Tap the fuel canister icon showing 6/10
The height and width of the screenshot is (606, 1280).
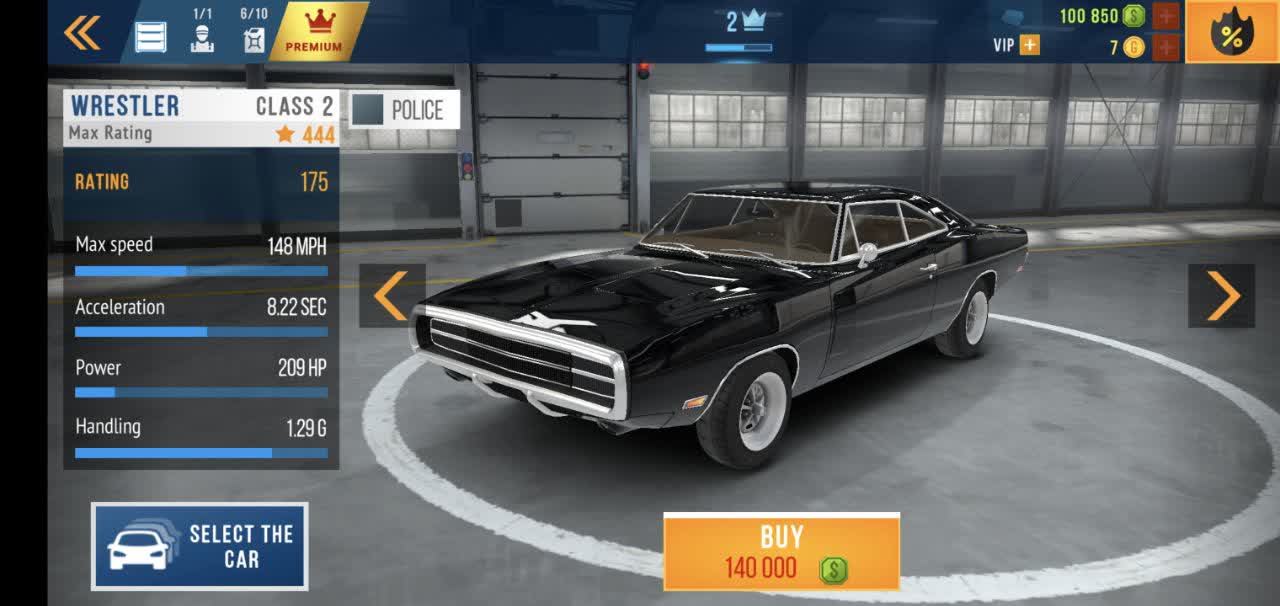pyautogui.click(x=254, y=32)
